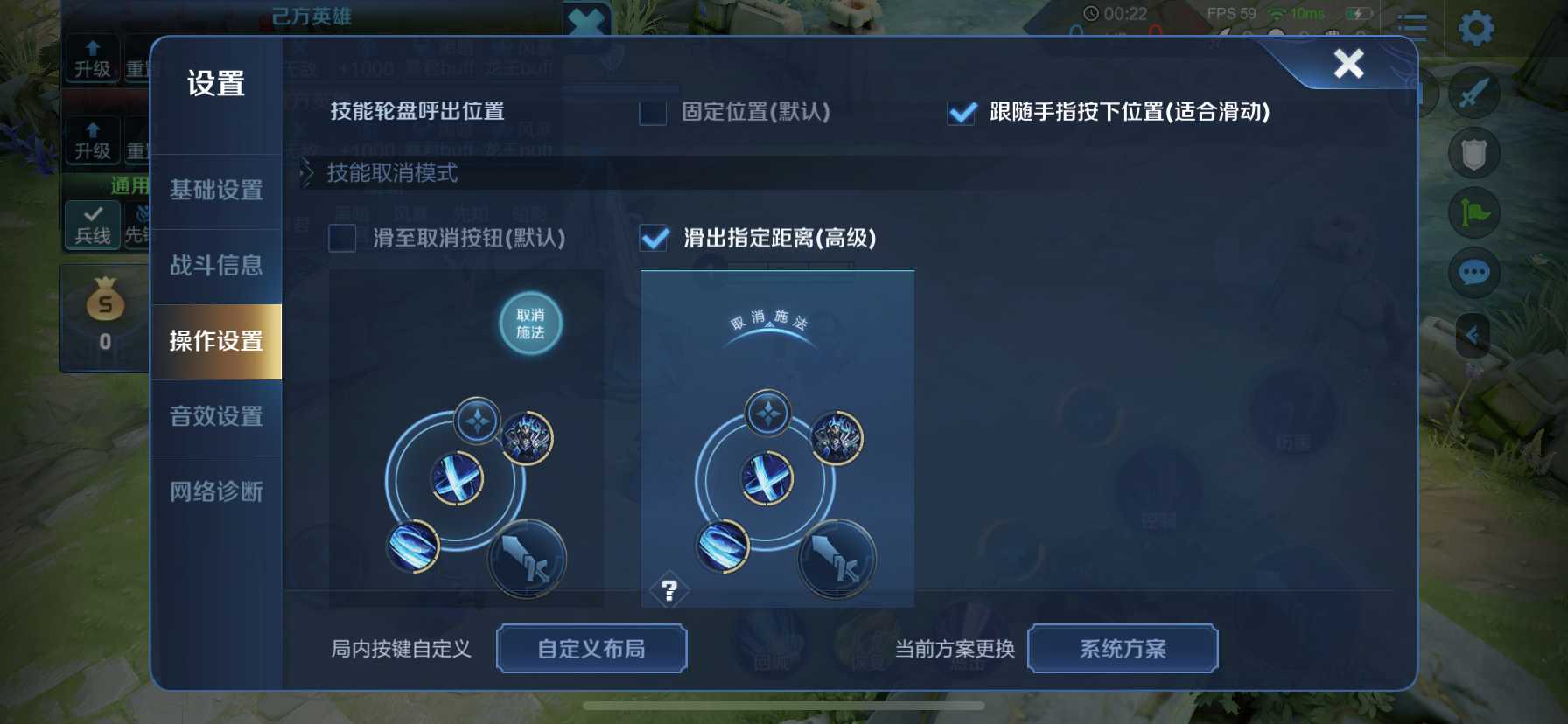1568x724 pixels.
Task: Select the sword attack icon on right panel
Action: pyautogui.click(x=1473, y=93)
